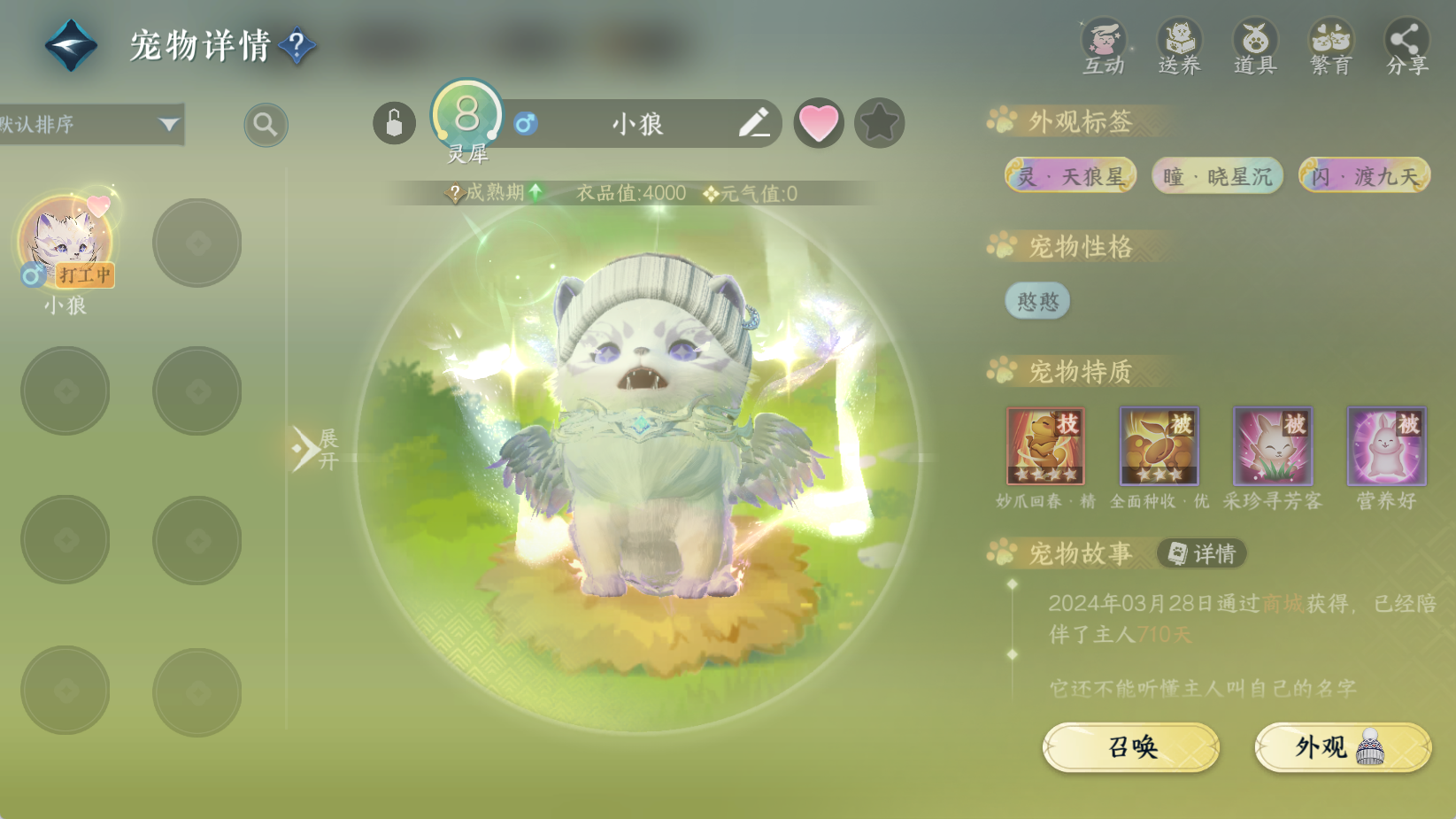The height and width of the screenshot is (819, 1456).
Task: Select the 小狼 pet thumbnail in the list
Action: (x=66, y=243)
